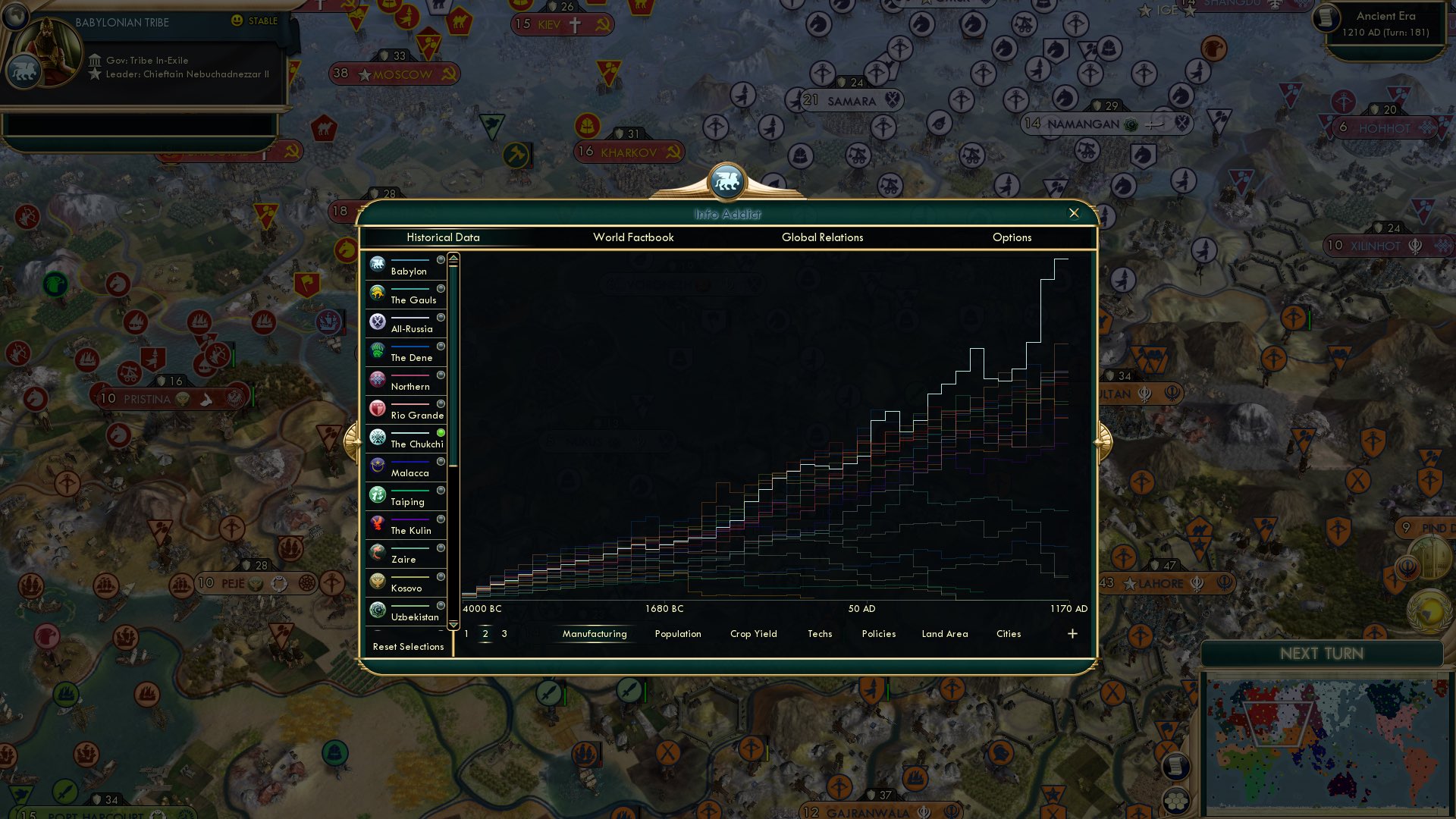Click the left ornate arrow of the panel
Image resolution: width=1456 pixels, height=819 pixels.
(353, 442)
